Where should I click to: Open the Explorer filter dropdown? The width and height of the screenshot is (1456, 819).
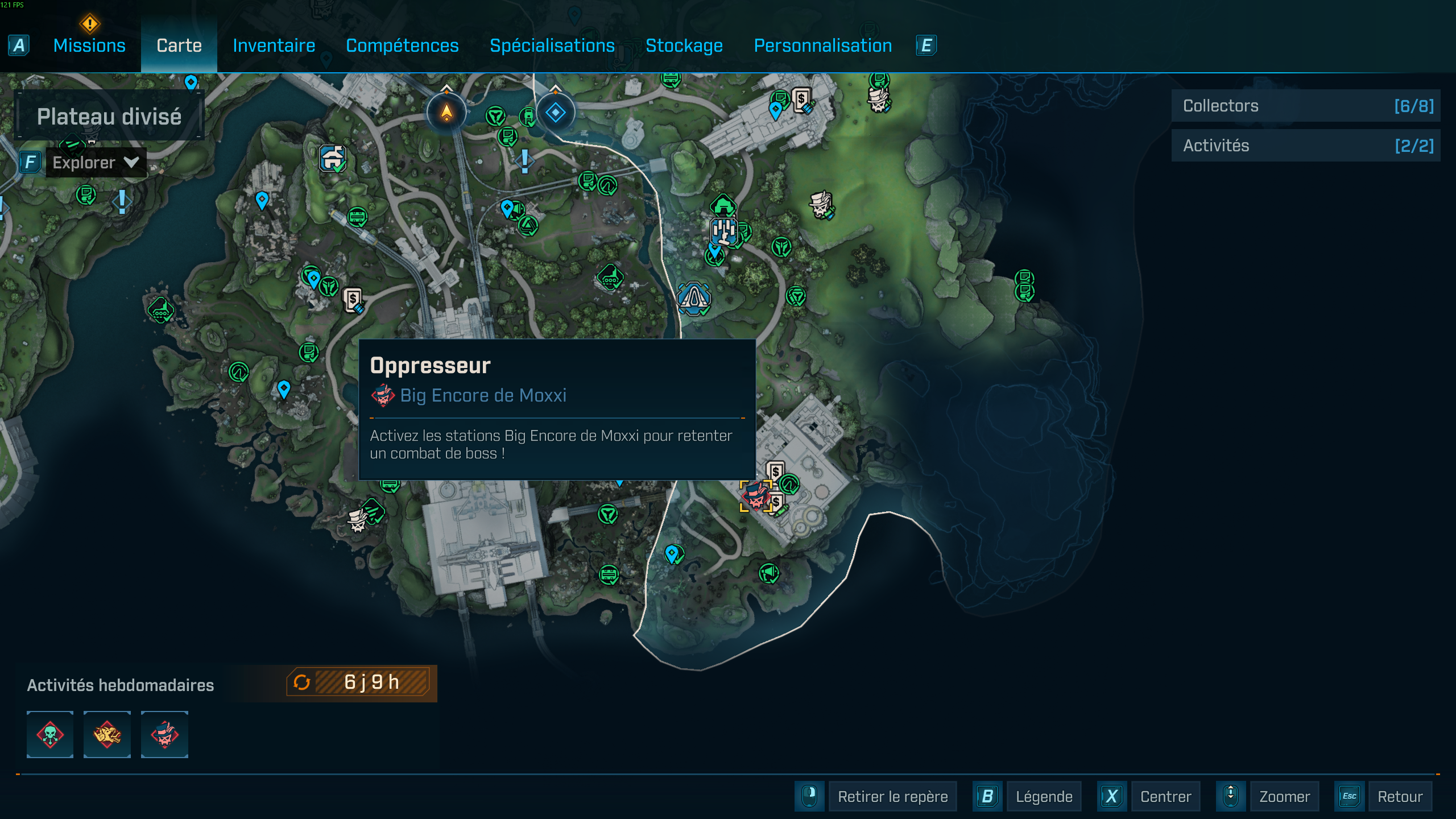click(96, 163)
